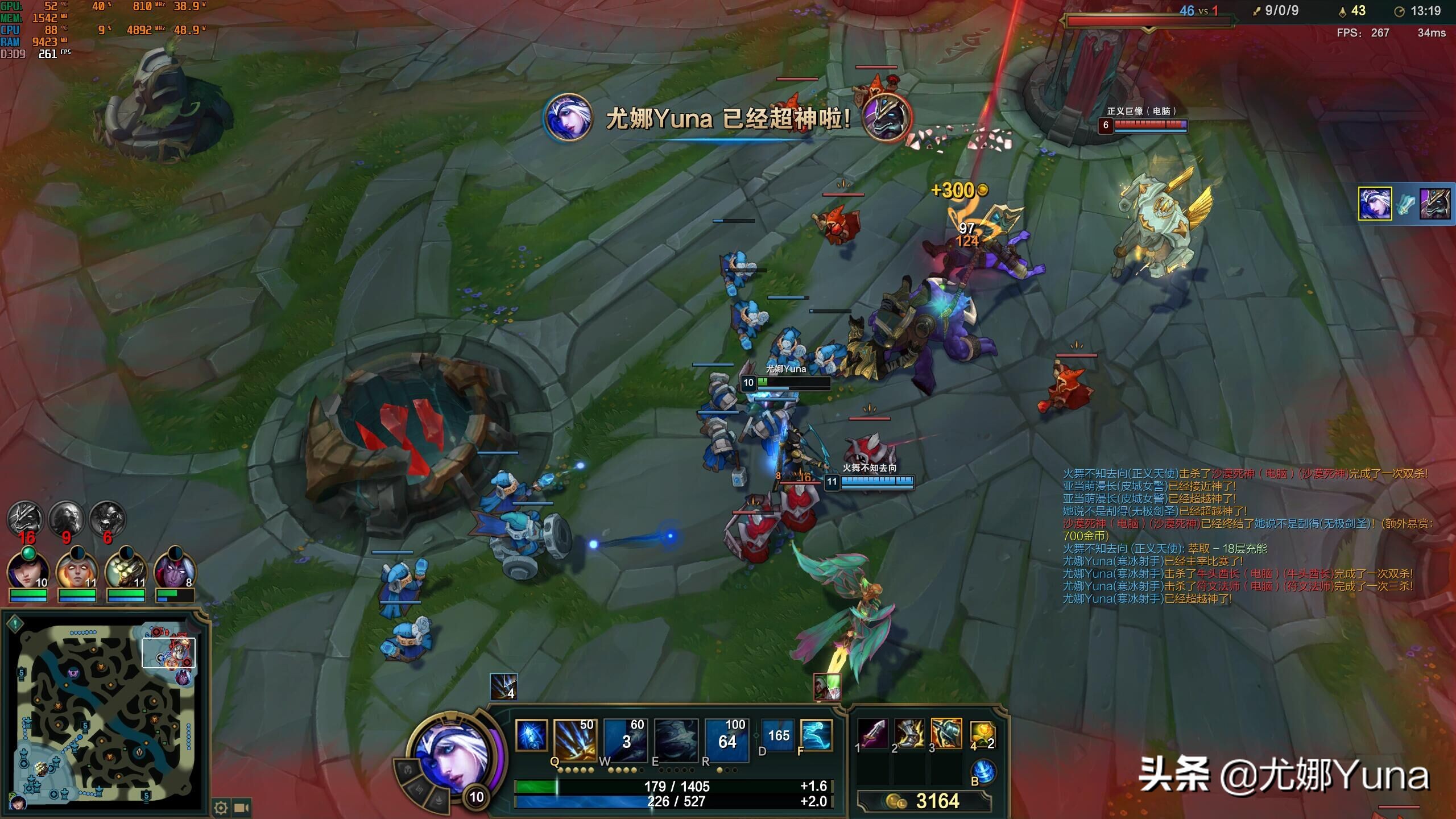Screen dimensions: 1456x819
Task: Select the Berserker's Greaves boots item
Action: tap(909, 734)
